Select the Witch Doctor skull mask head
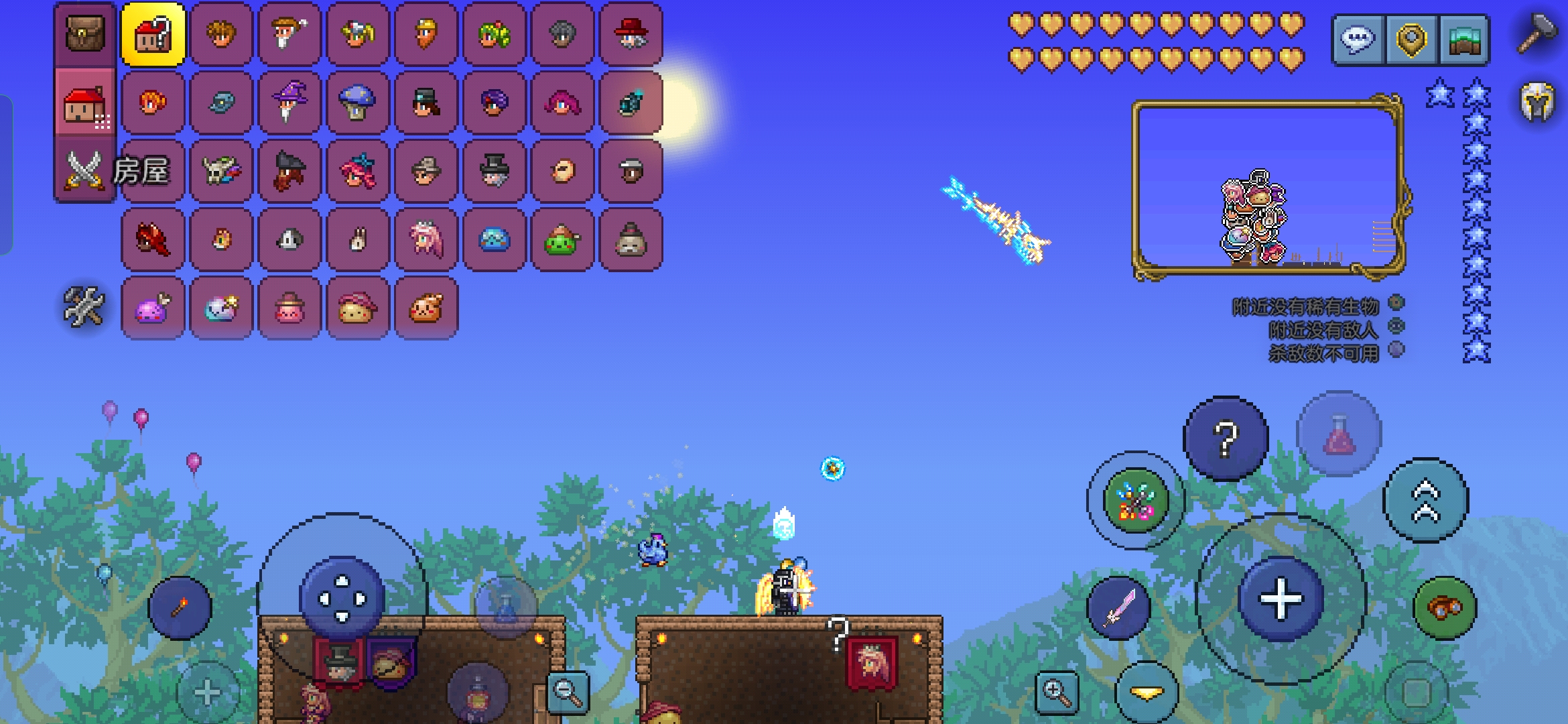This screenshot has width=1568, height=724. click(x=221, y=171)
